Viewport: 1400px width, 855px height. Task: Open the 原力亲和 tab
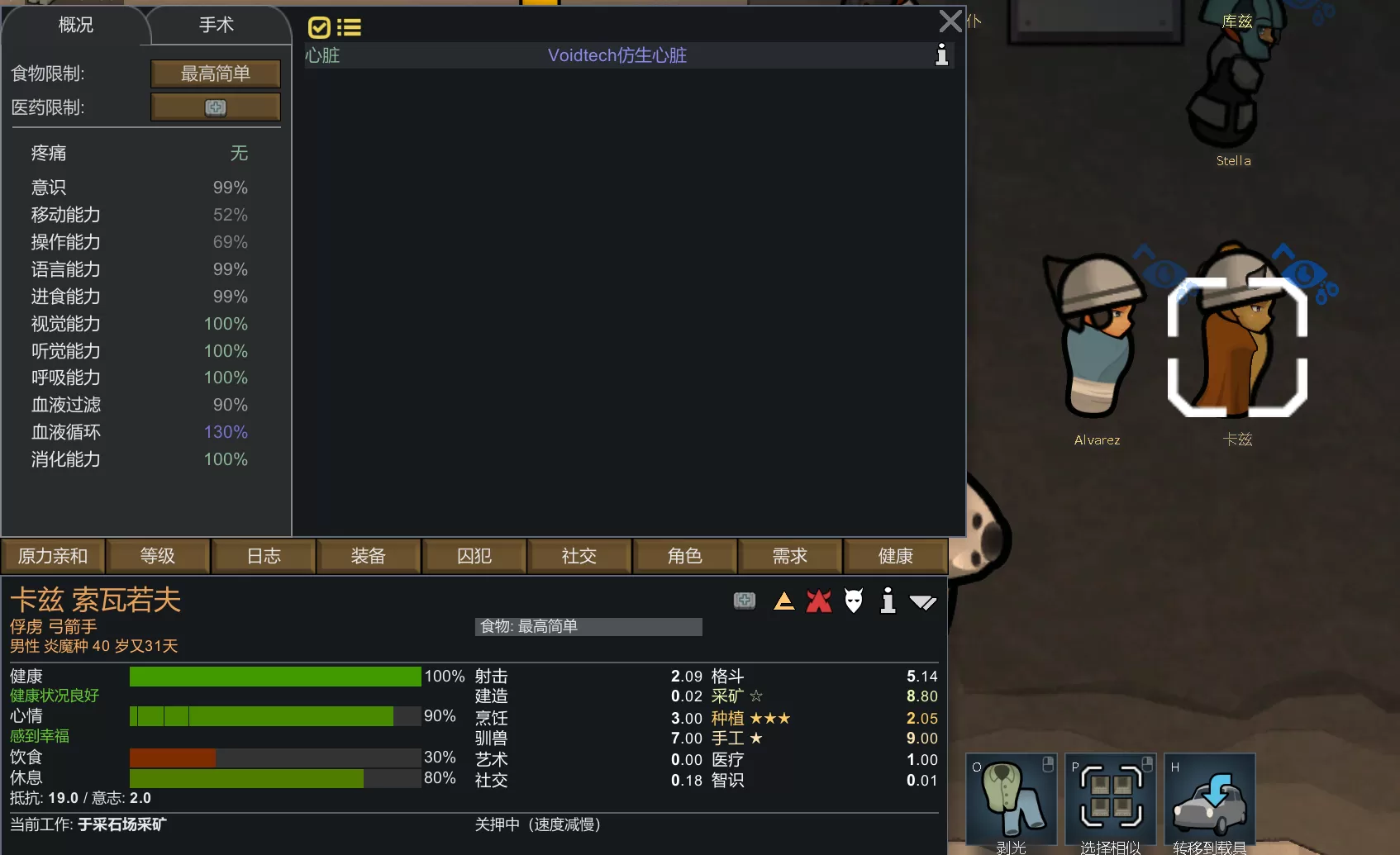[x=53, y=556]
